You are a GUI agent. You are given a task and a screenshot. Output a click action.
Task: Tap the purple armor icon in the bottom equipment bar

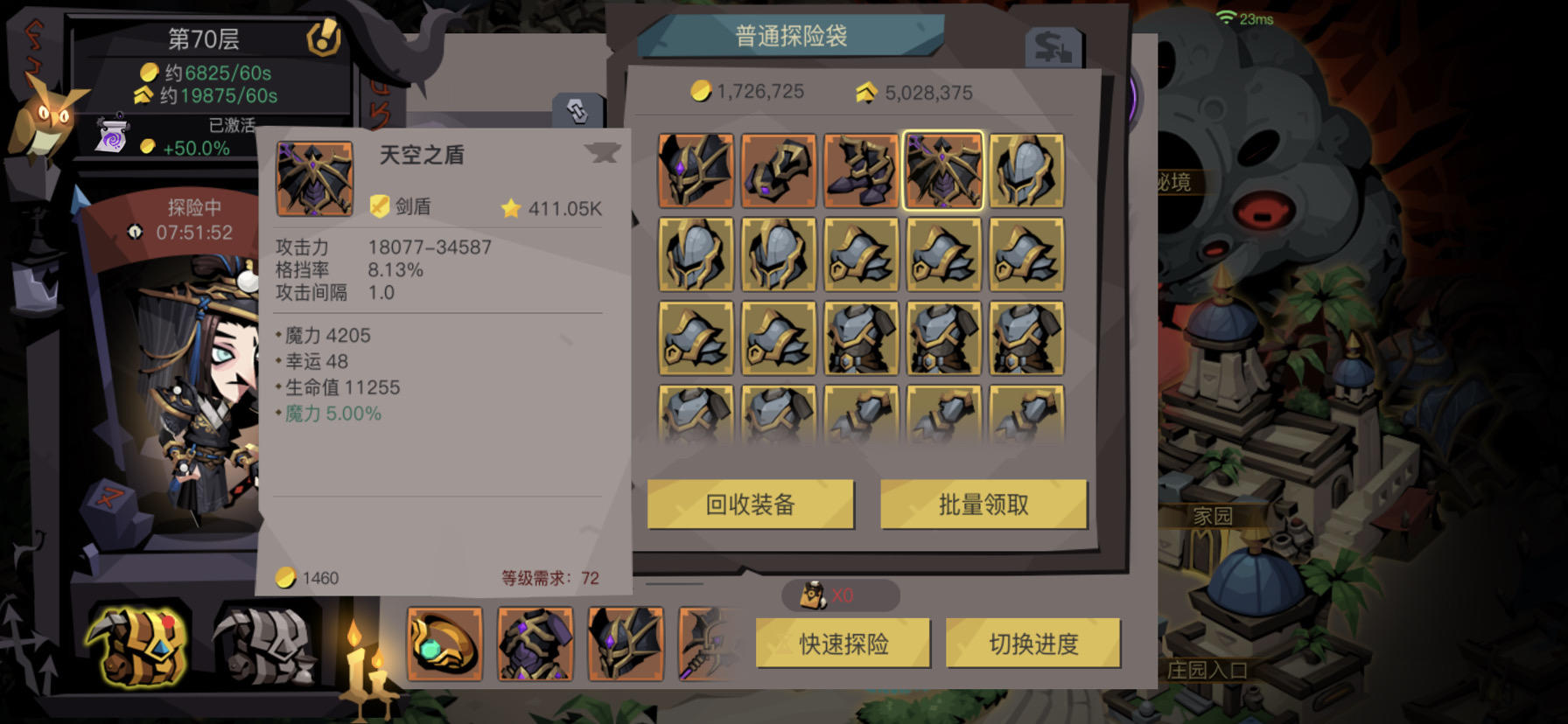535,644
